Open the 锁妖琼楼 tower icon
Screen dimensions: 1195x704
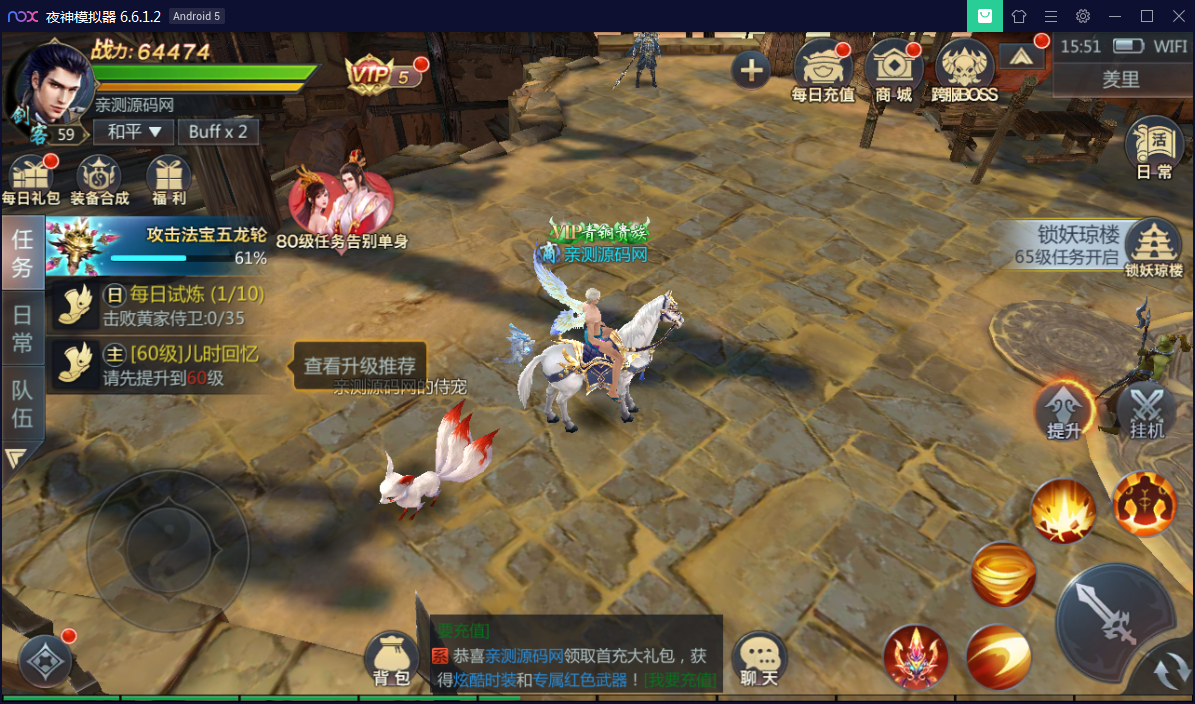1154,248
